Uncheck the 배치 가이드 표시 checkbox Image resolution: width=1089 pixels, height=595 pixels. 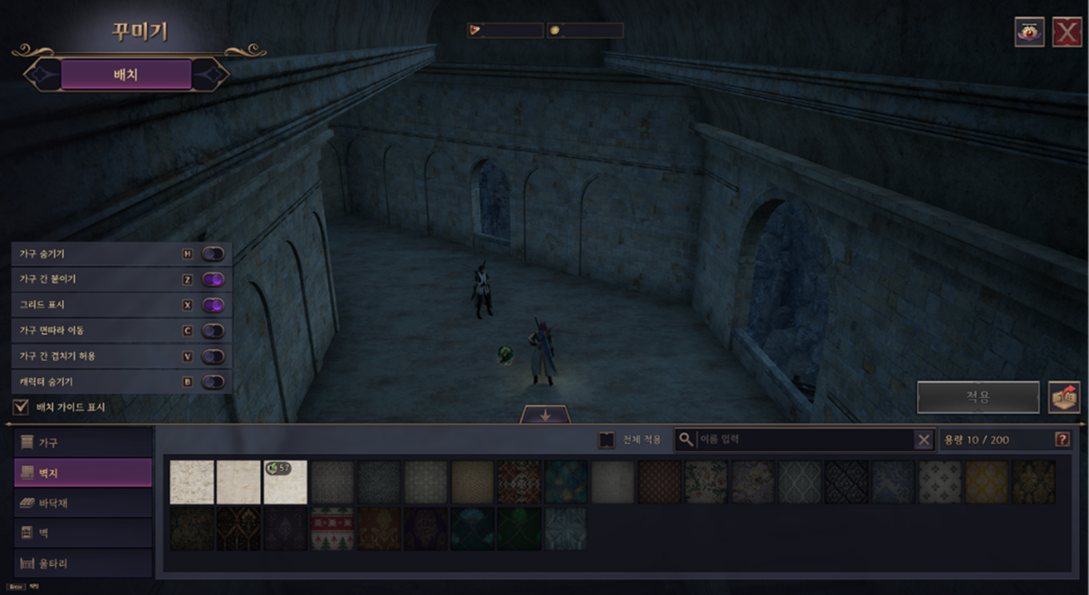[20, 407]
